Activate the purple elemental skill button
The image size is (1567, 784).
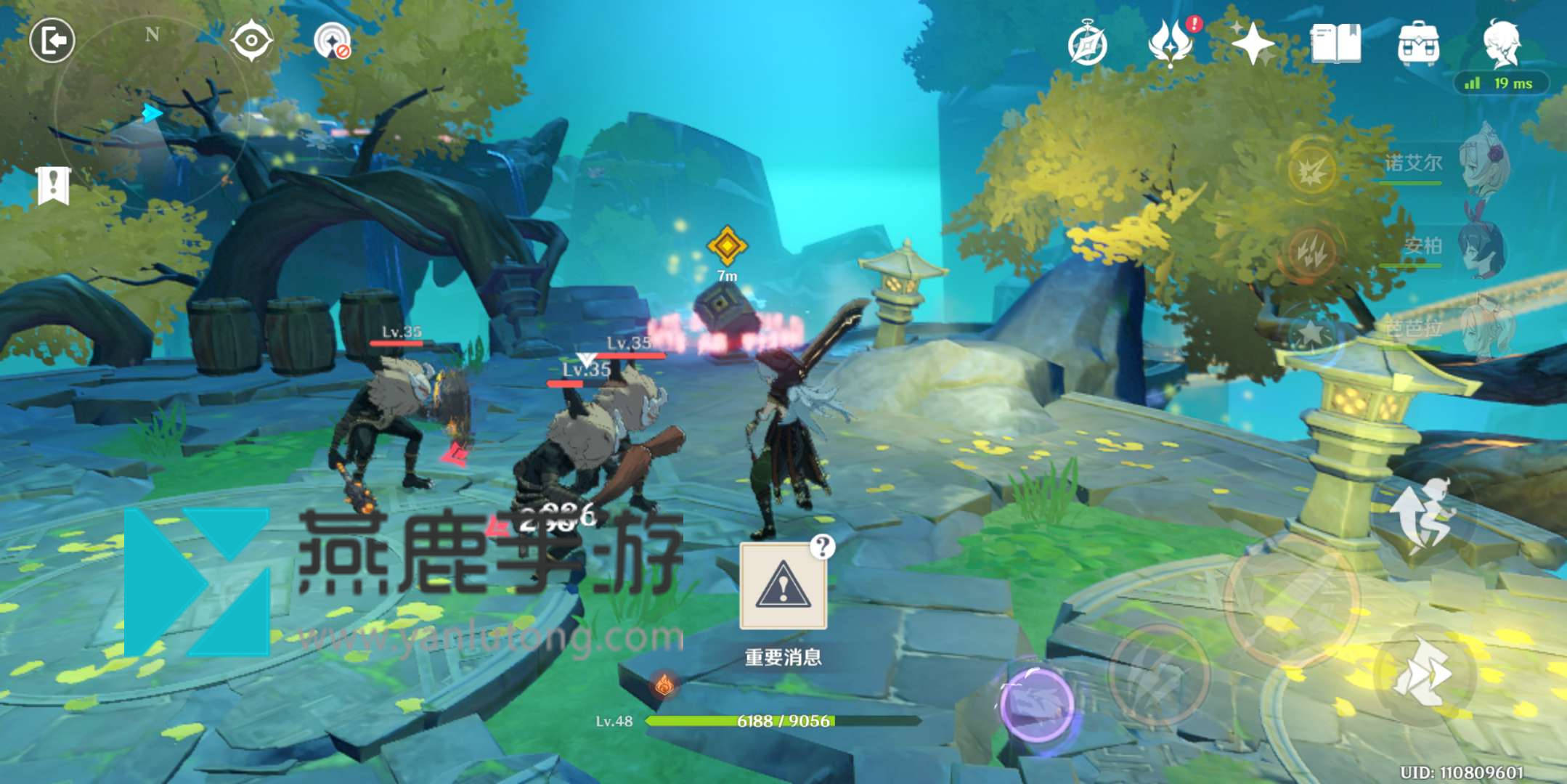(x=1035, y=703)
